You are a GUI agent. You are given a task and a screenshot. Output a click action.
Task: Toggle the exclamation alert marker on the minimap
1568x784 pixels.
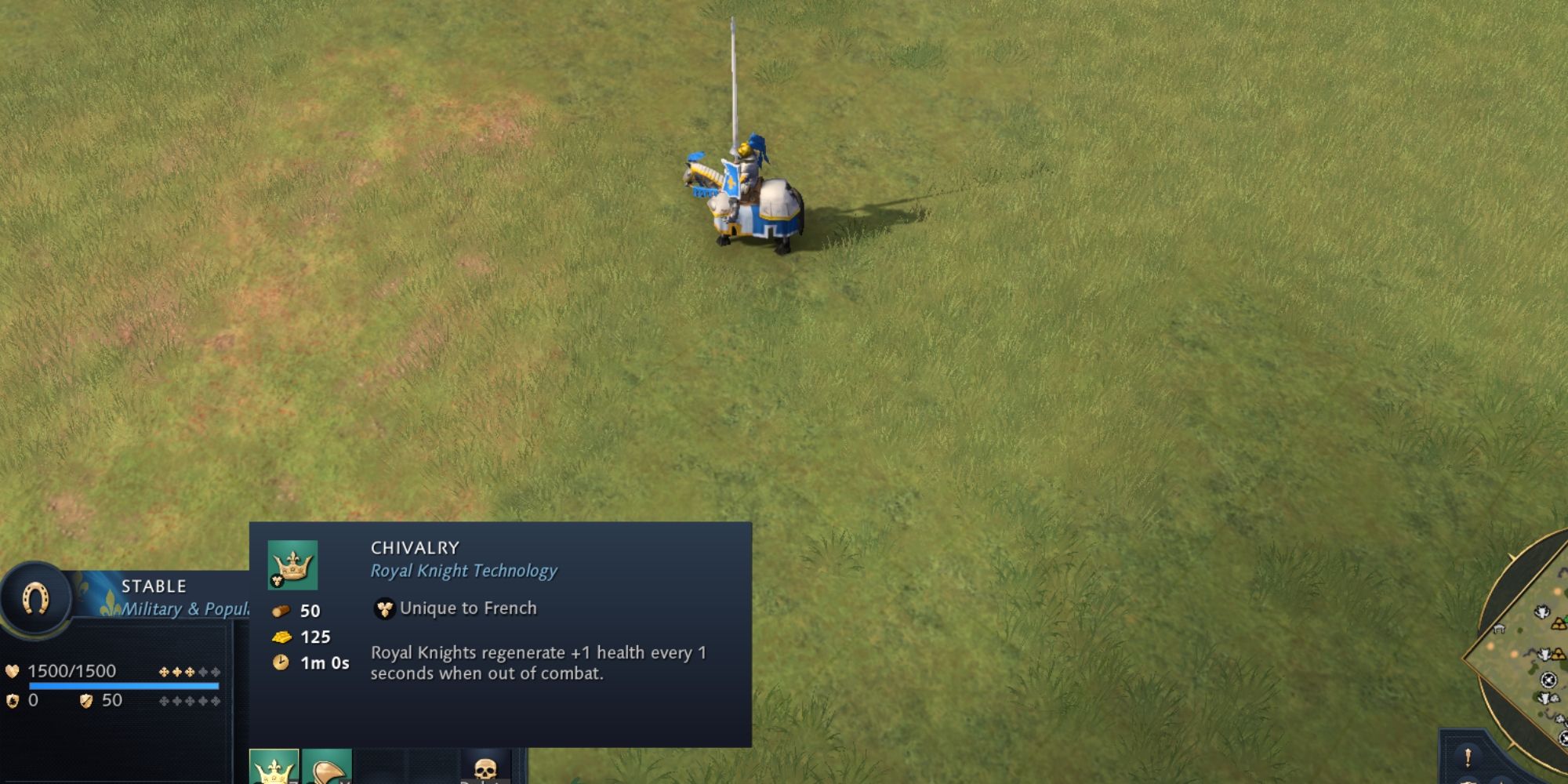(1467, 758)
